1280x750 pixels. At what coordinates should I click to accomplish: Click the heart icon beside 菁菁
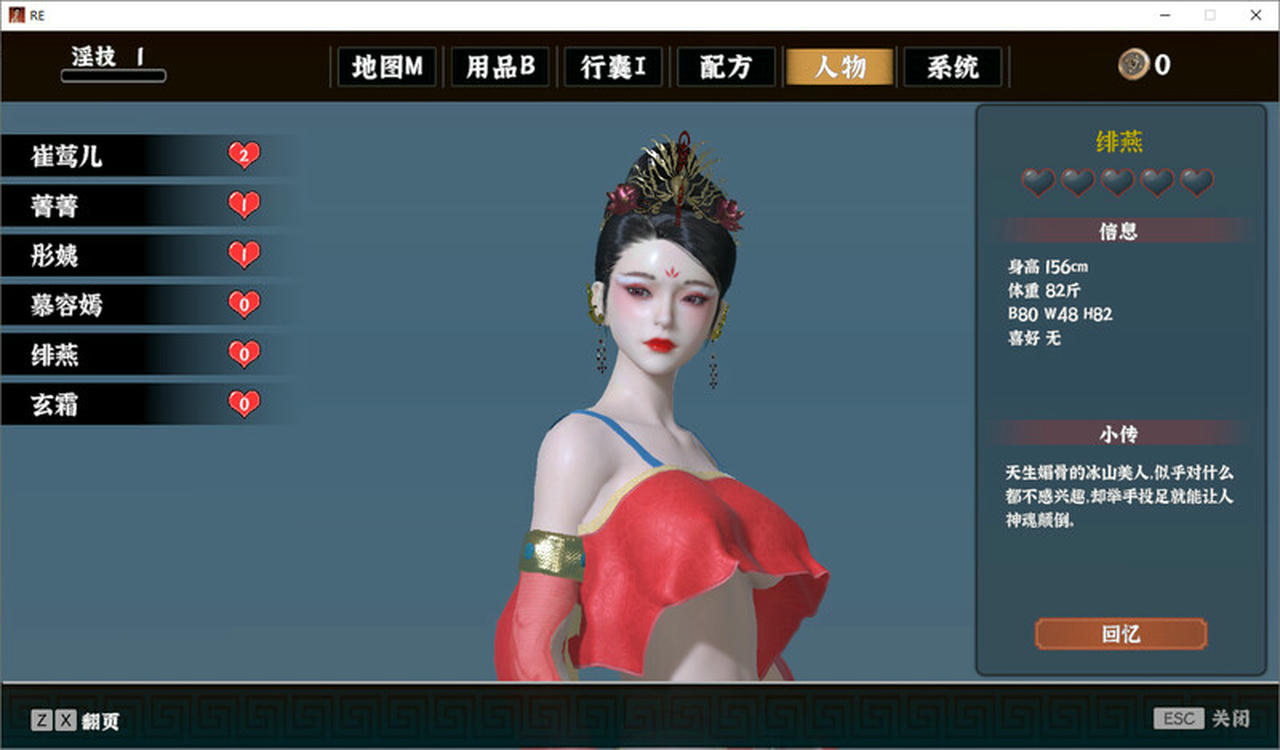(x=244, y=205)
